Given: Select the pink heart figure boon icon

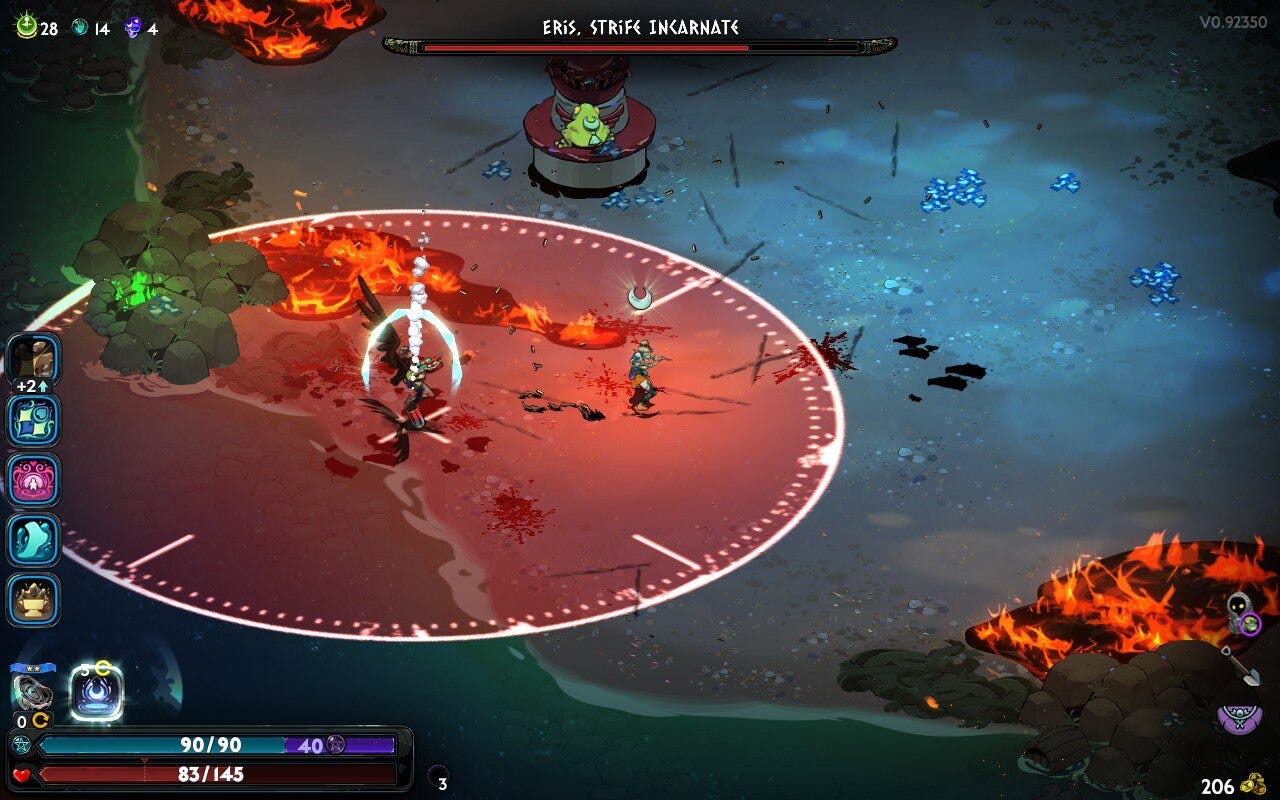Looking at the screenshot, I should point(34,479).
